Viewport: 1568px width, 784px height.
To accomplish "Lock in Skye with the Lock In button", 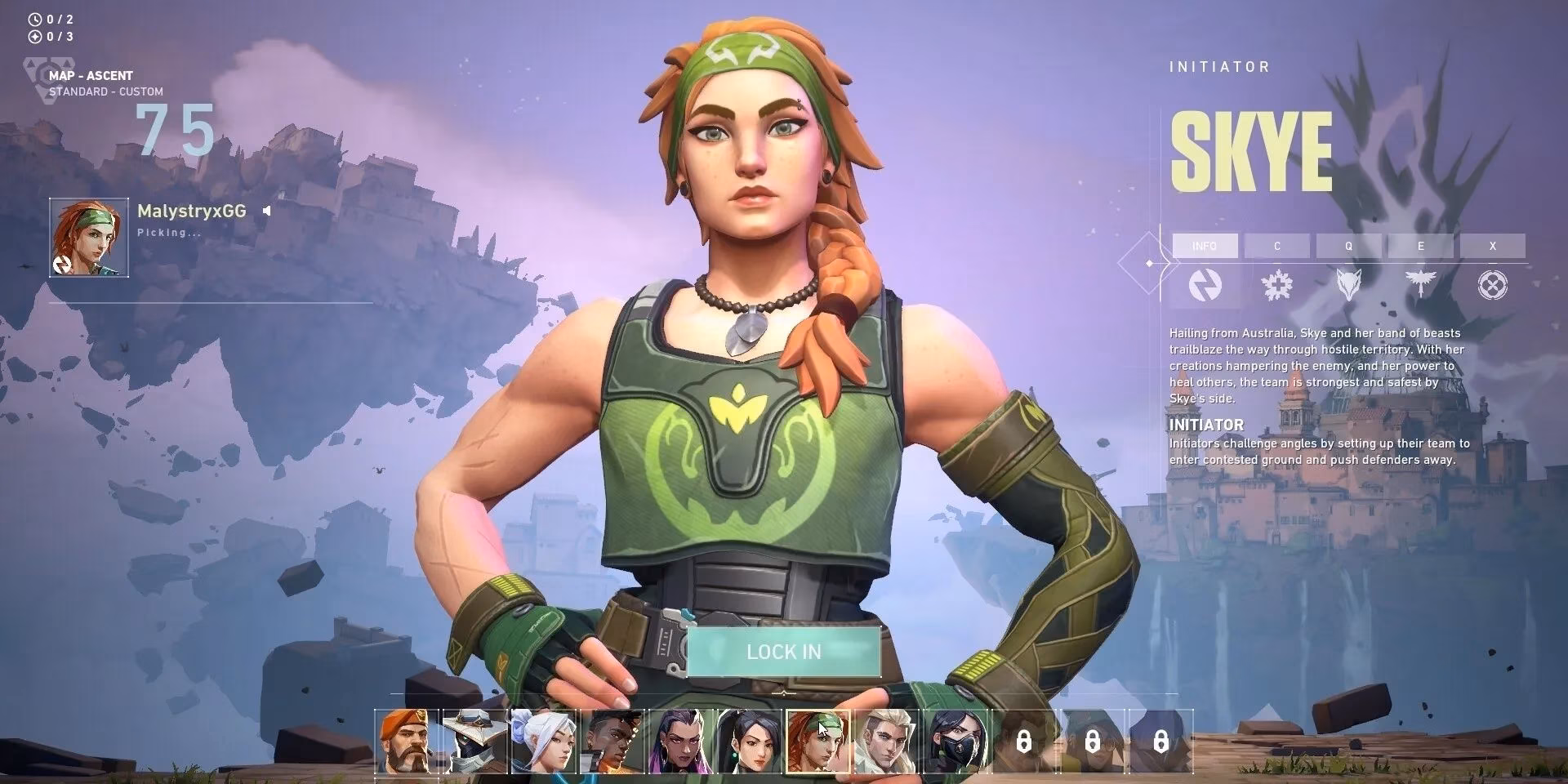I will click(783, 652).
